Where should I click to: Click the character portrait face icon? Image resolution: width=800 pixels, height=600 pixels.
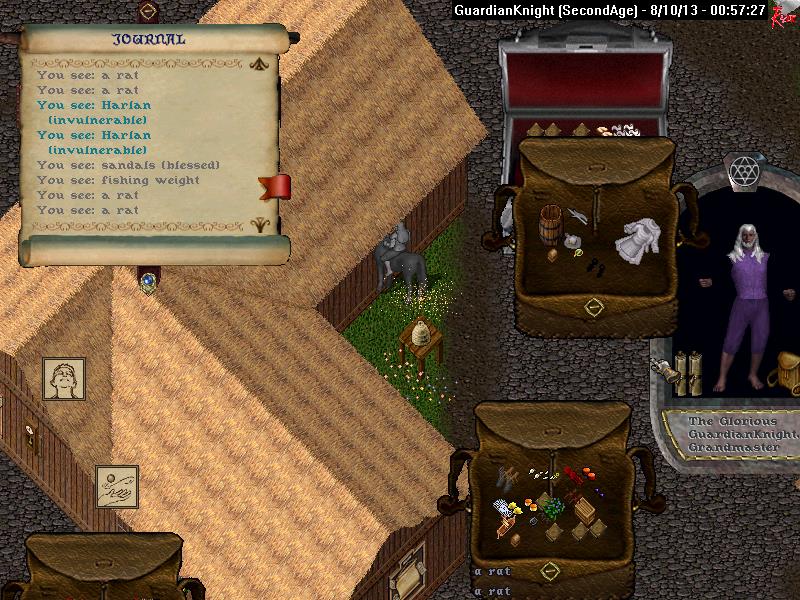(x=64, y=379)
